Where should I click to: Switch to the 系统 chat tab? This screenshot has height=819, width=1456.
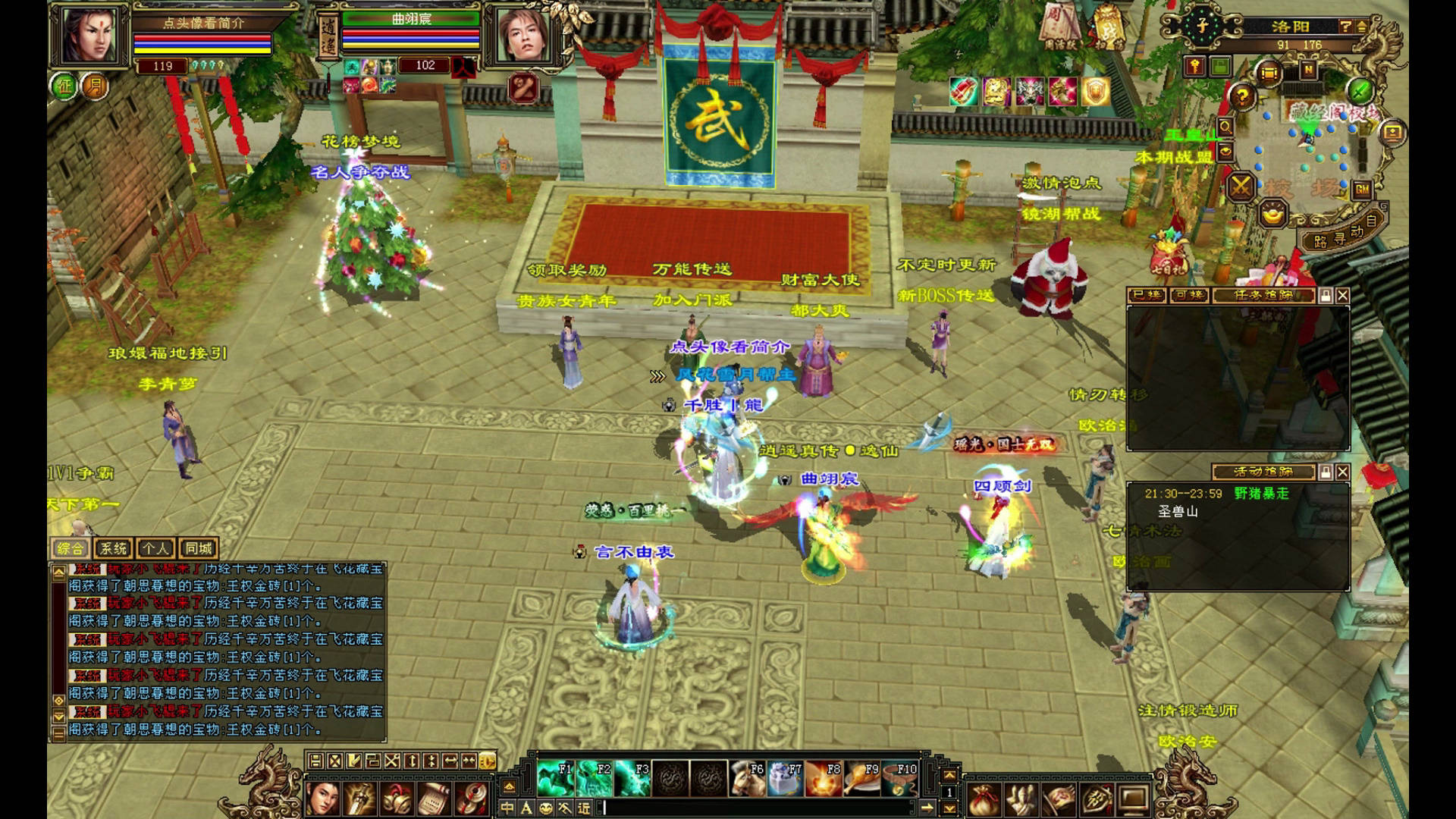tap(113, 548)
